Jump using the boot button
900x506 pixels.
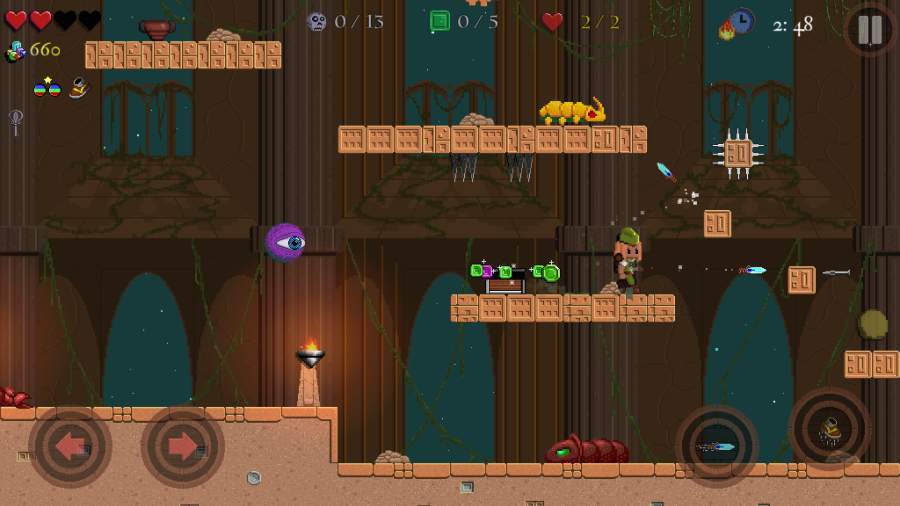coord(829,429)
